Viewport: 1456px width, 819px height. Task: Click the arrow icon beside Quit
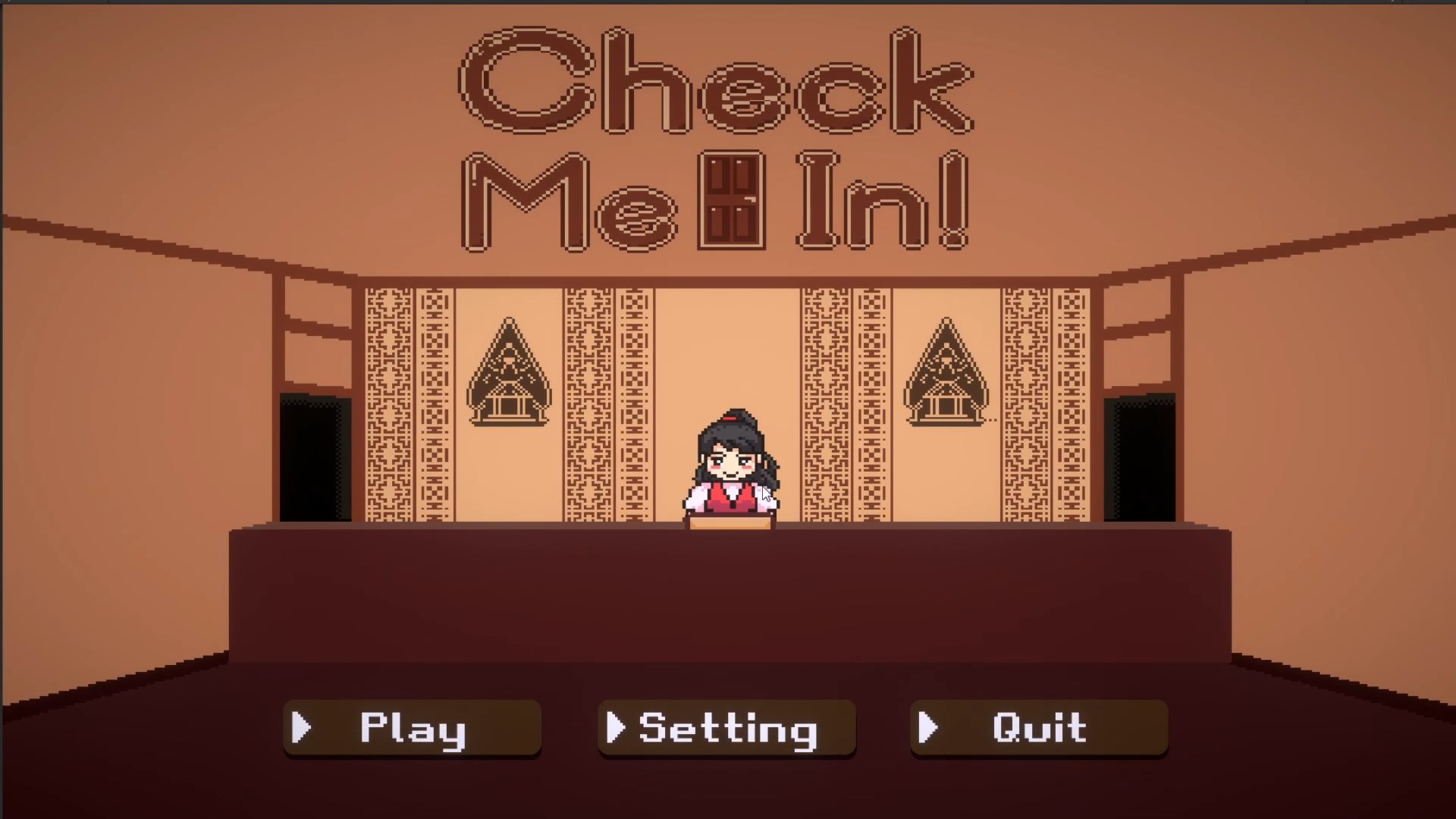[x=928, y=729]
